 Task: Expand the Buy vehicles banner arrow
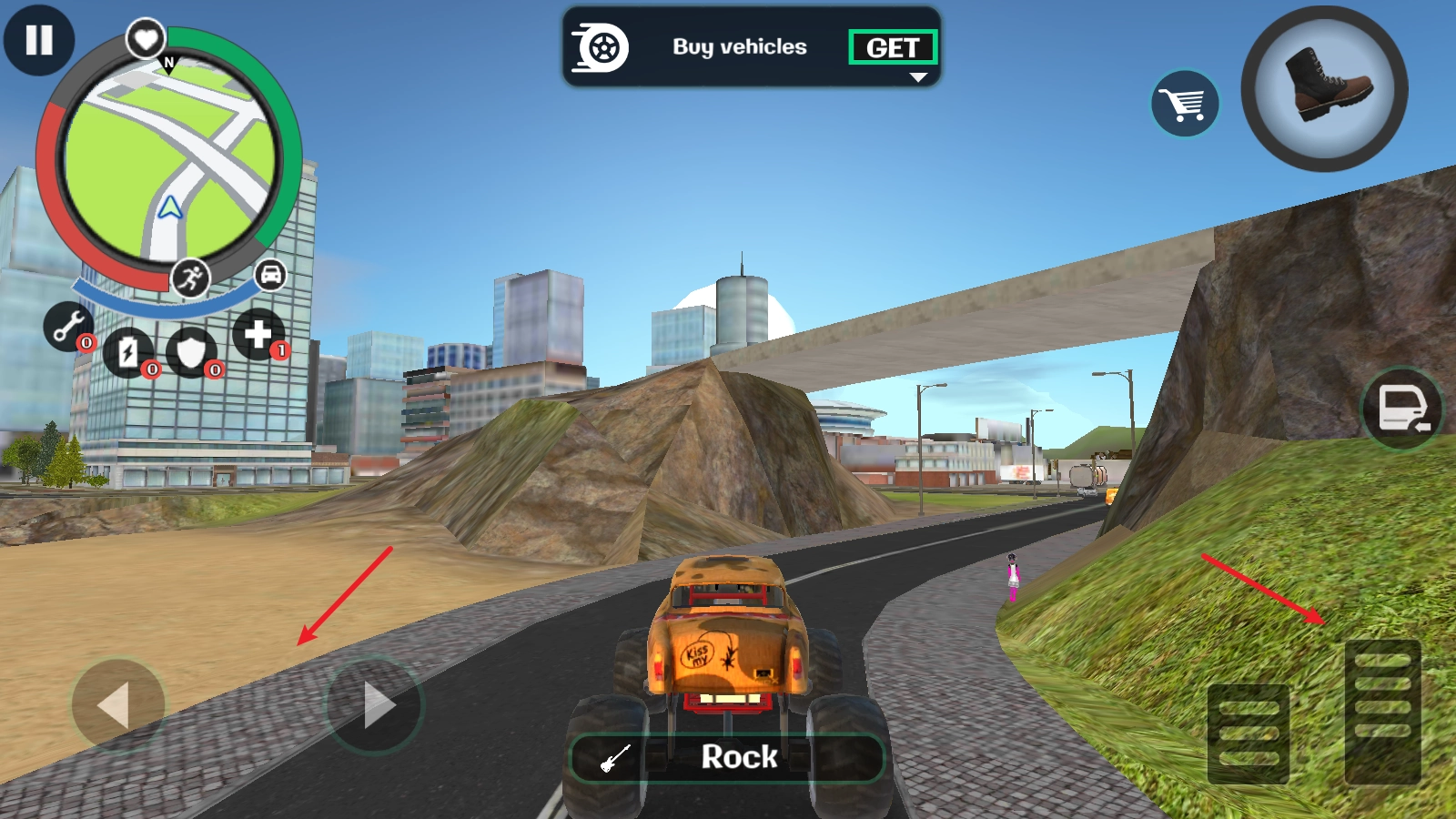[x=918, y=78]
